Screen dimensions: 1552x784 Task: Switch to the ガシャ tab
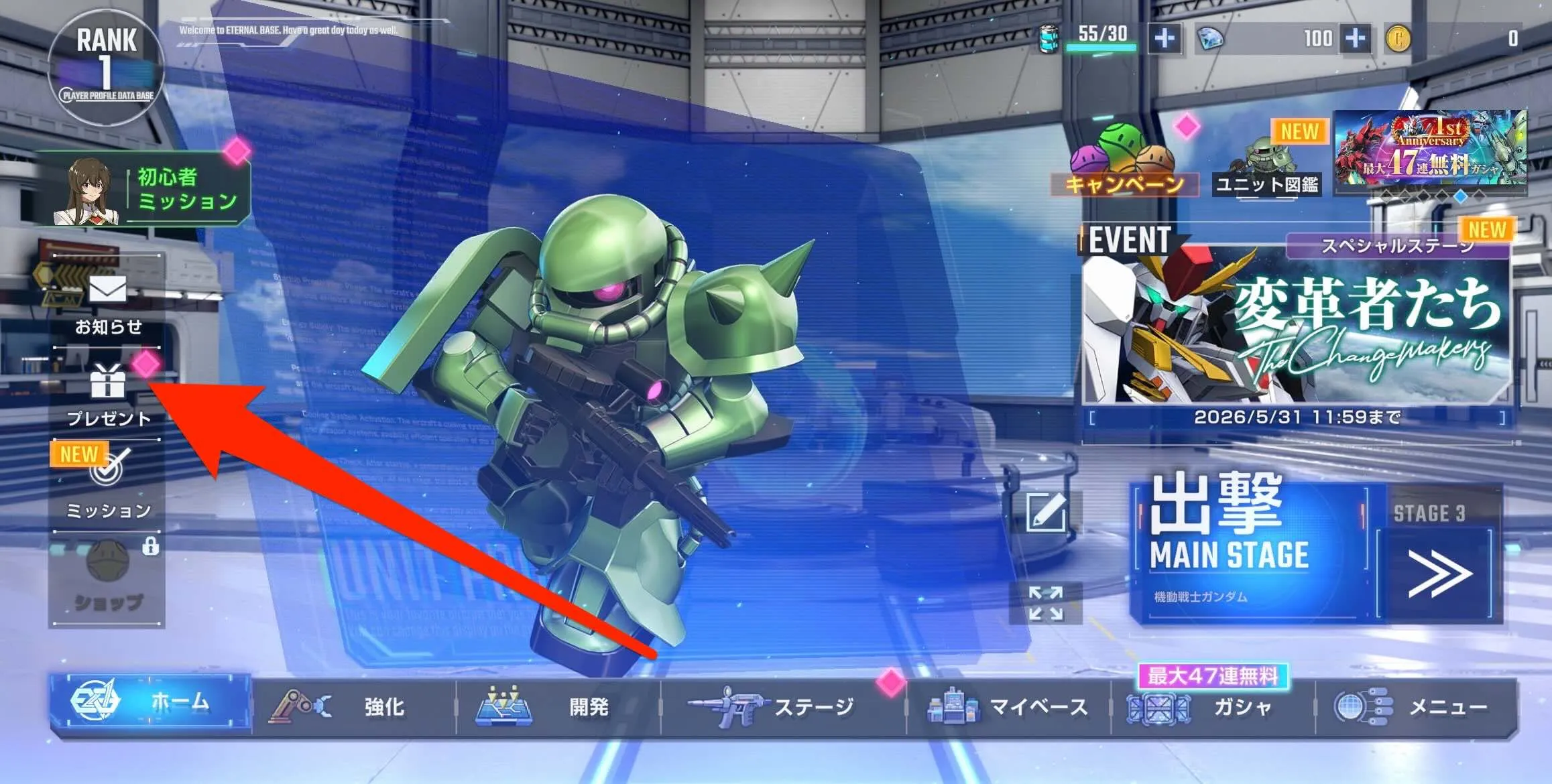[1240, 707]
